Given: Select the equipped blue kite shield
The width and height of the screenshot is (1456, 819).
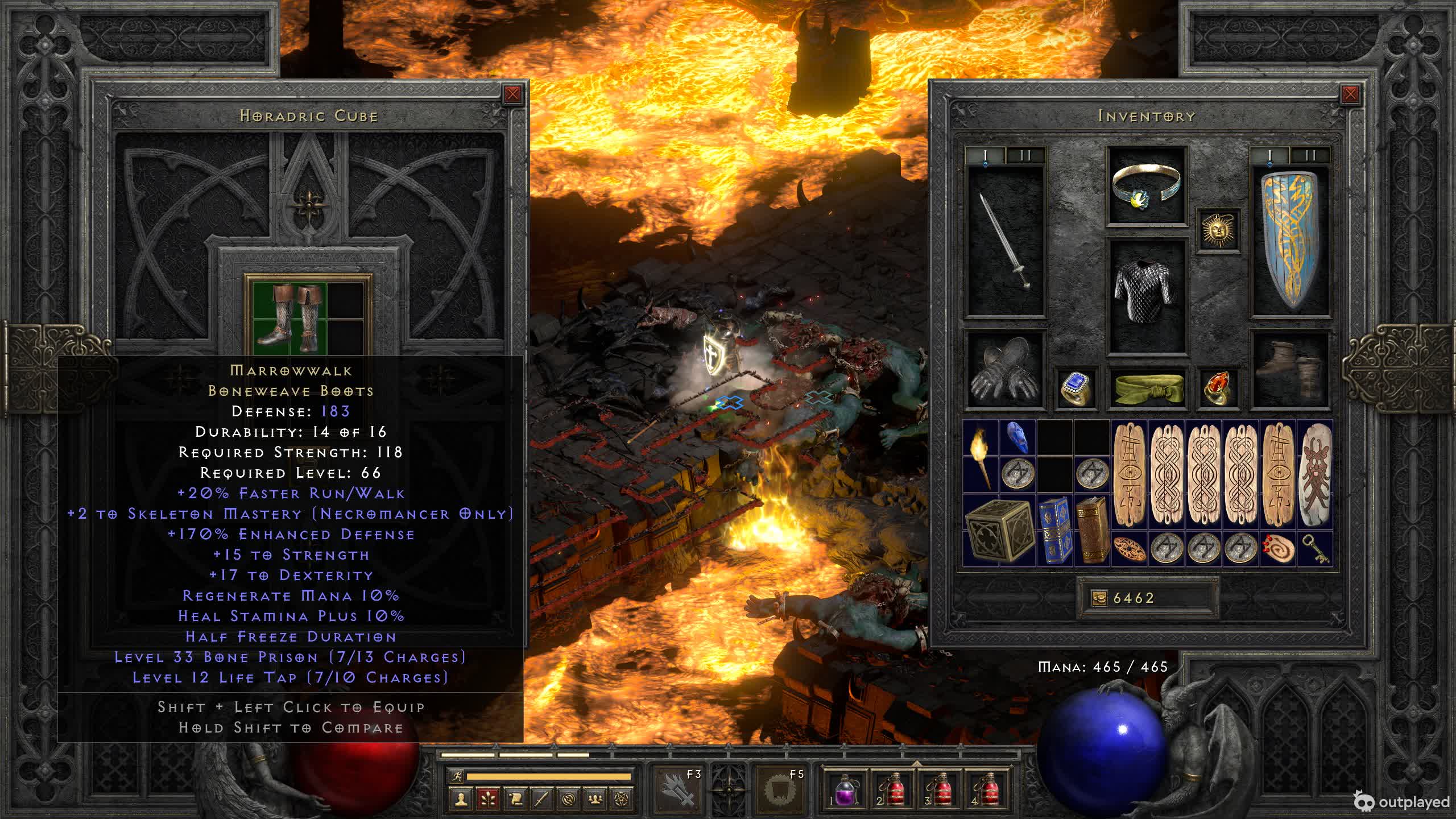Looking at the screenshot, I should [x=1290, y=240].
